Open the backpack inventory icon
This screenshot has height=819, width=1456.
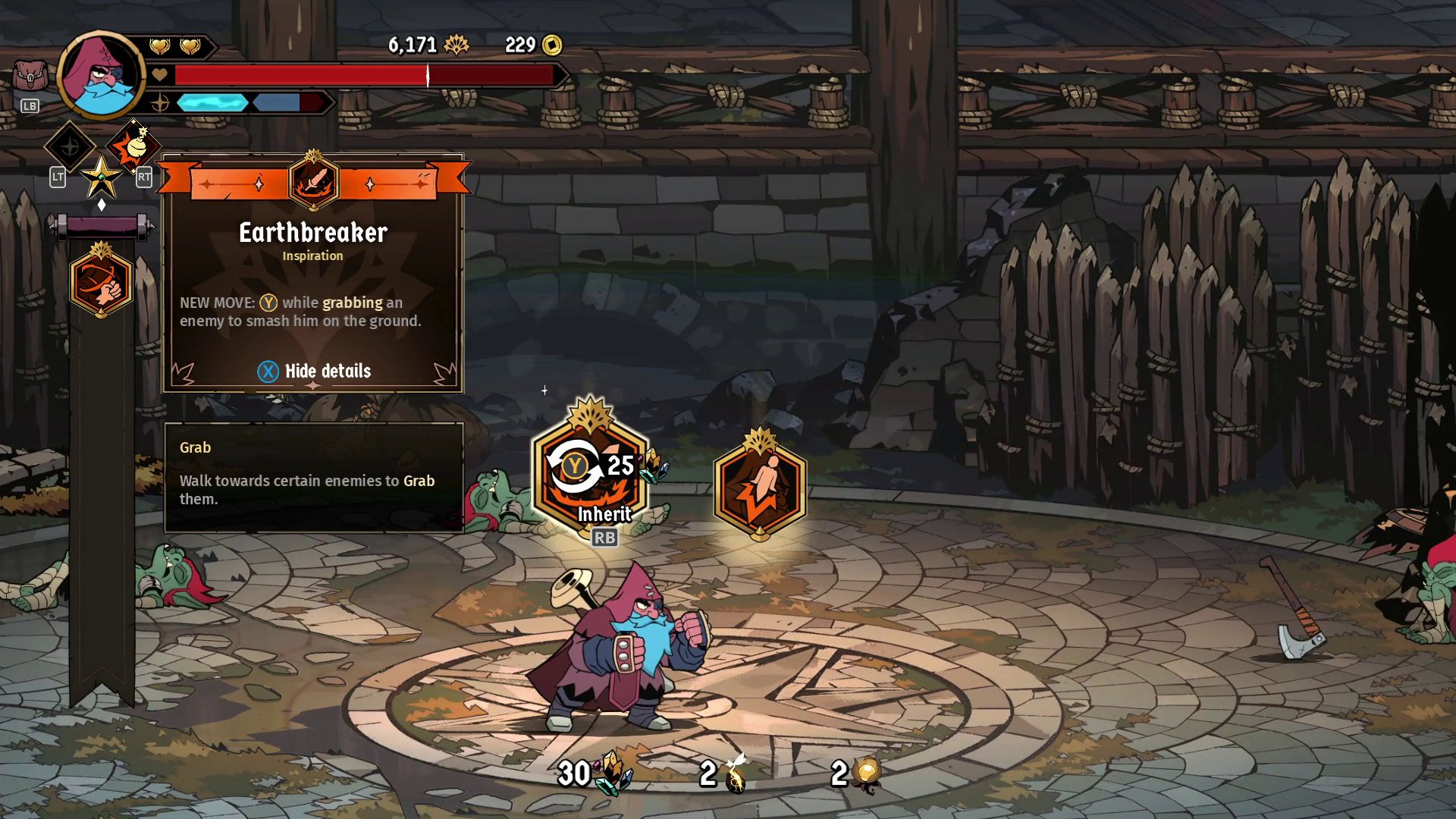coord(30,77)
